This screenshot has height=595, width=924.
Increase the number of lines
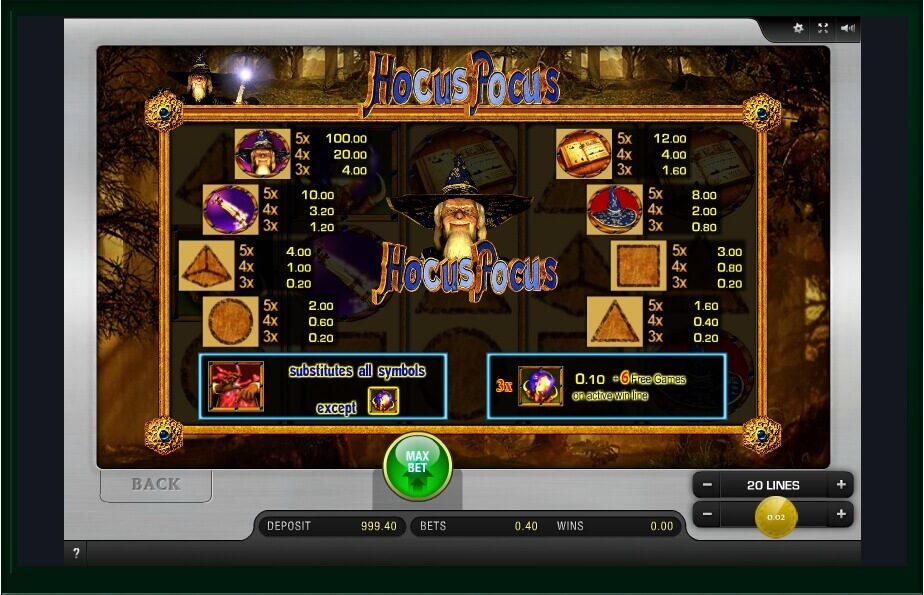pos(841,485)
